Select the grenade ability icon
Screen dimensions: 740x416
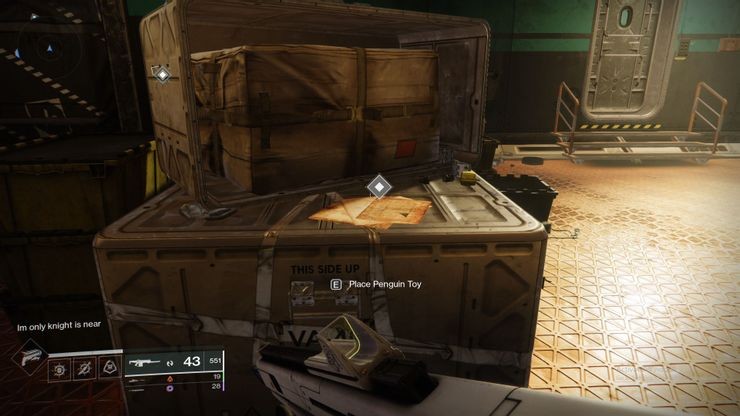coord(60,370)
